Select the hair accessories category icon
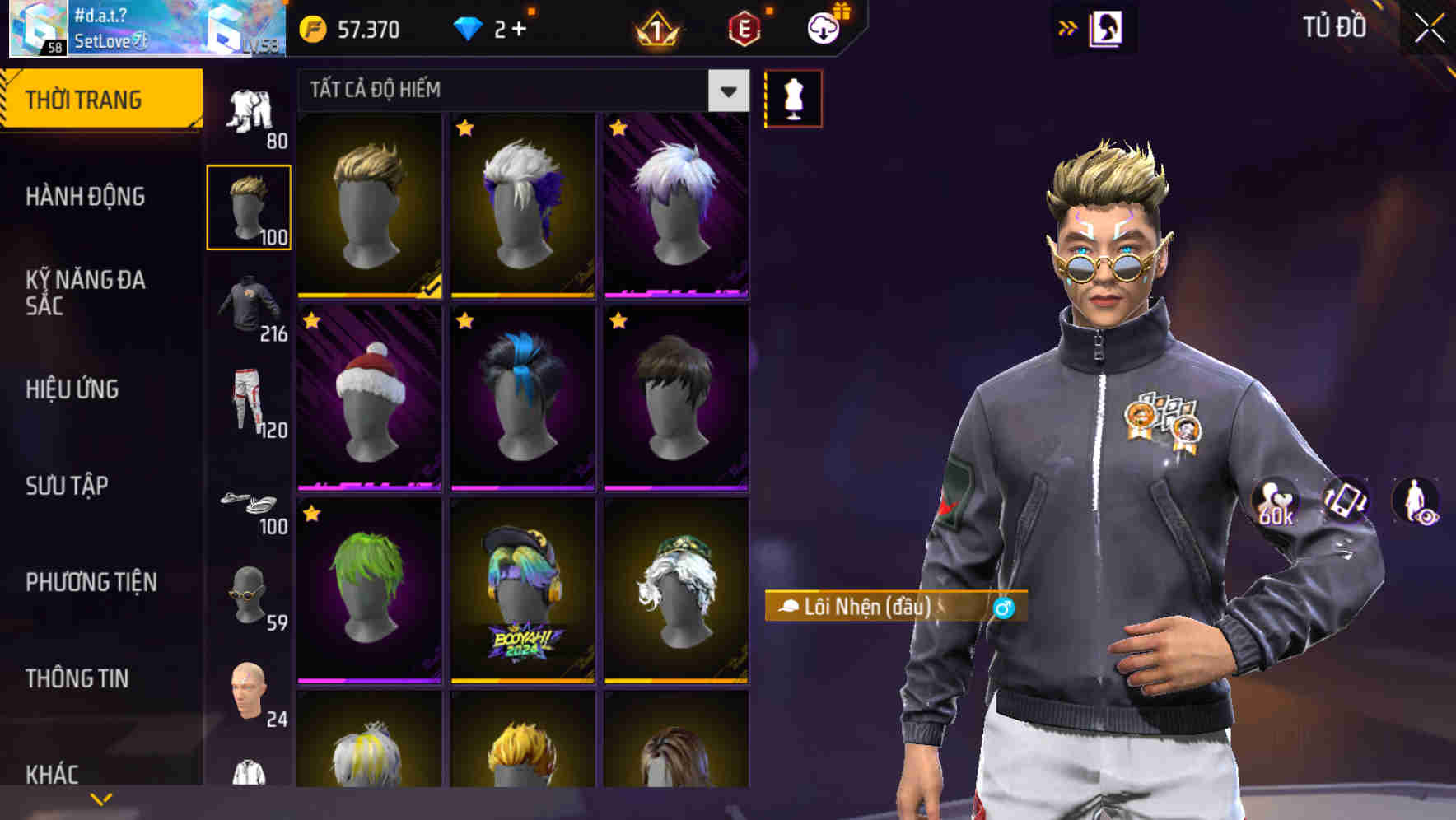The width and height of the screenshot is (1456, 820). pyautogui.click(x=250, y=206)
